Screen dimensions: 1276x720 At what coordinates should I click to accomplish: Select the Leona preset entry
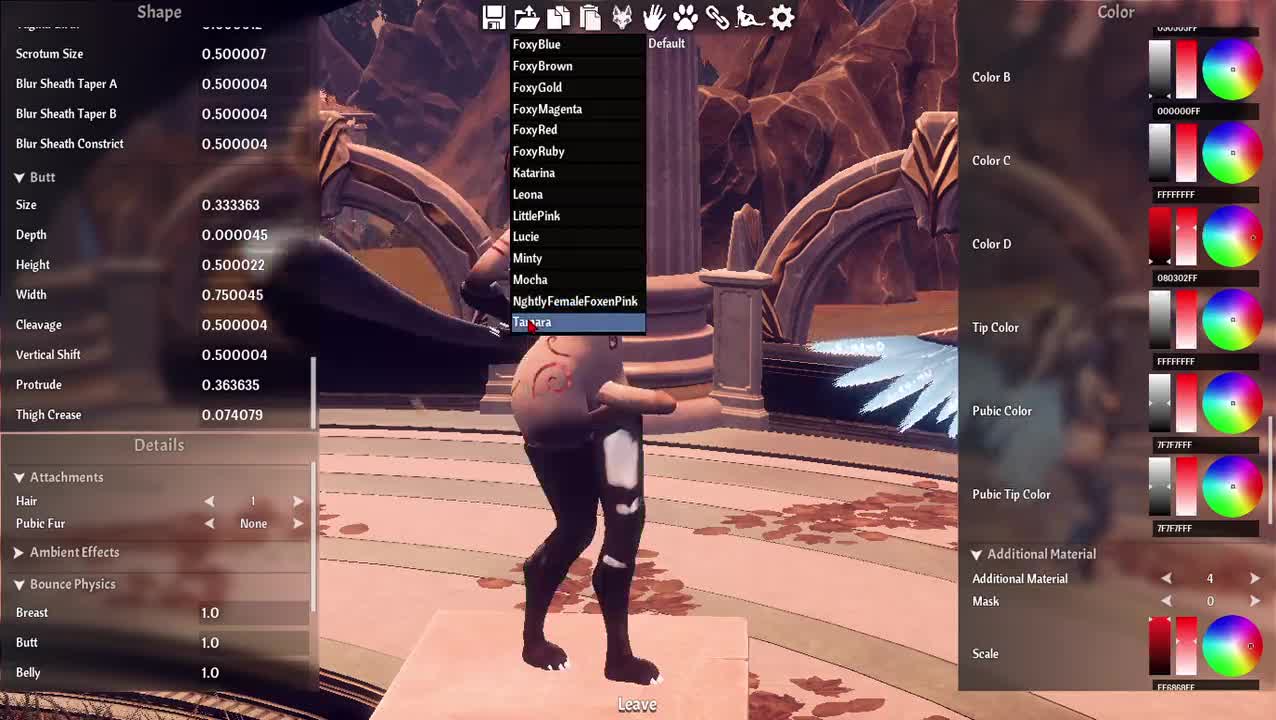[528, 195]
